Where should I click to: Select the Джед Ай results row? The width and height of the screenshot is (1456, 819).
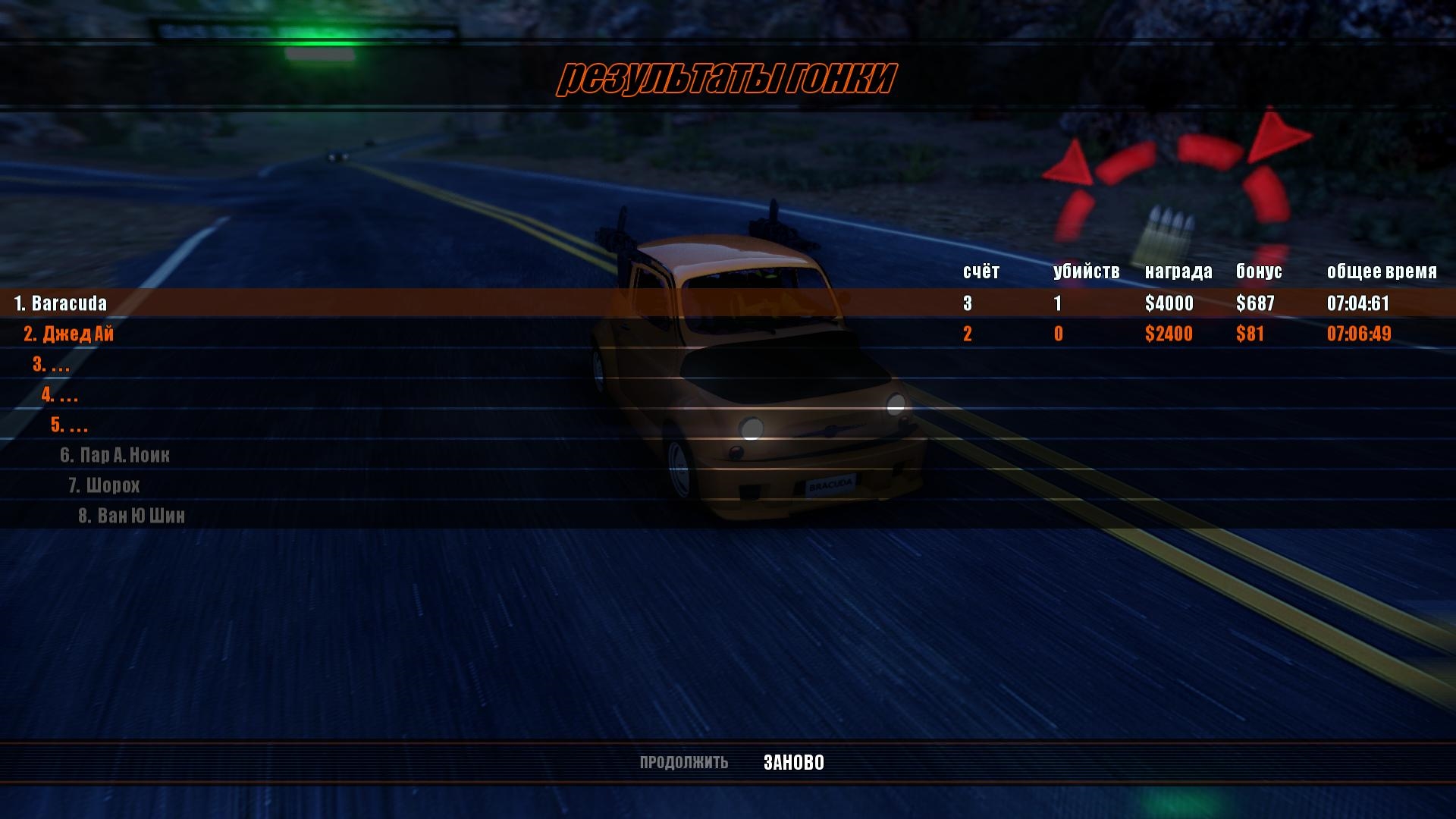(x=69, y=334)
